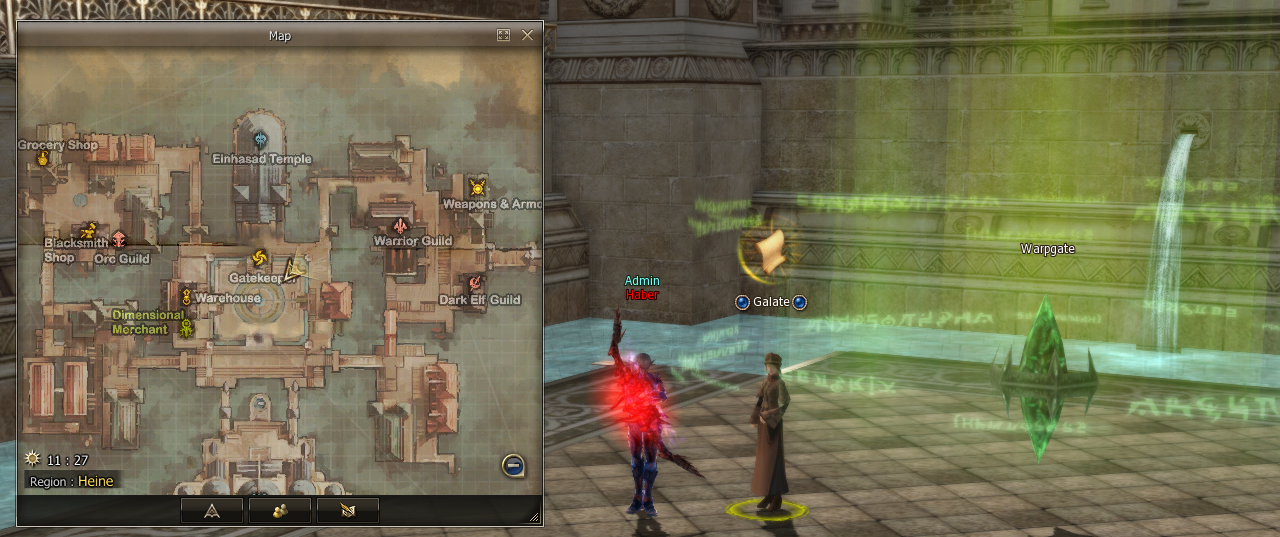This screenshot has height=537, width=1280.
Task: Click the three-figures party button below map
Action: (279, 510)
